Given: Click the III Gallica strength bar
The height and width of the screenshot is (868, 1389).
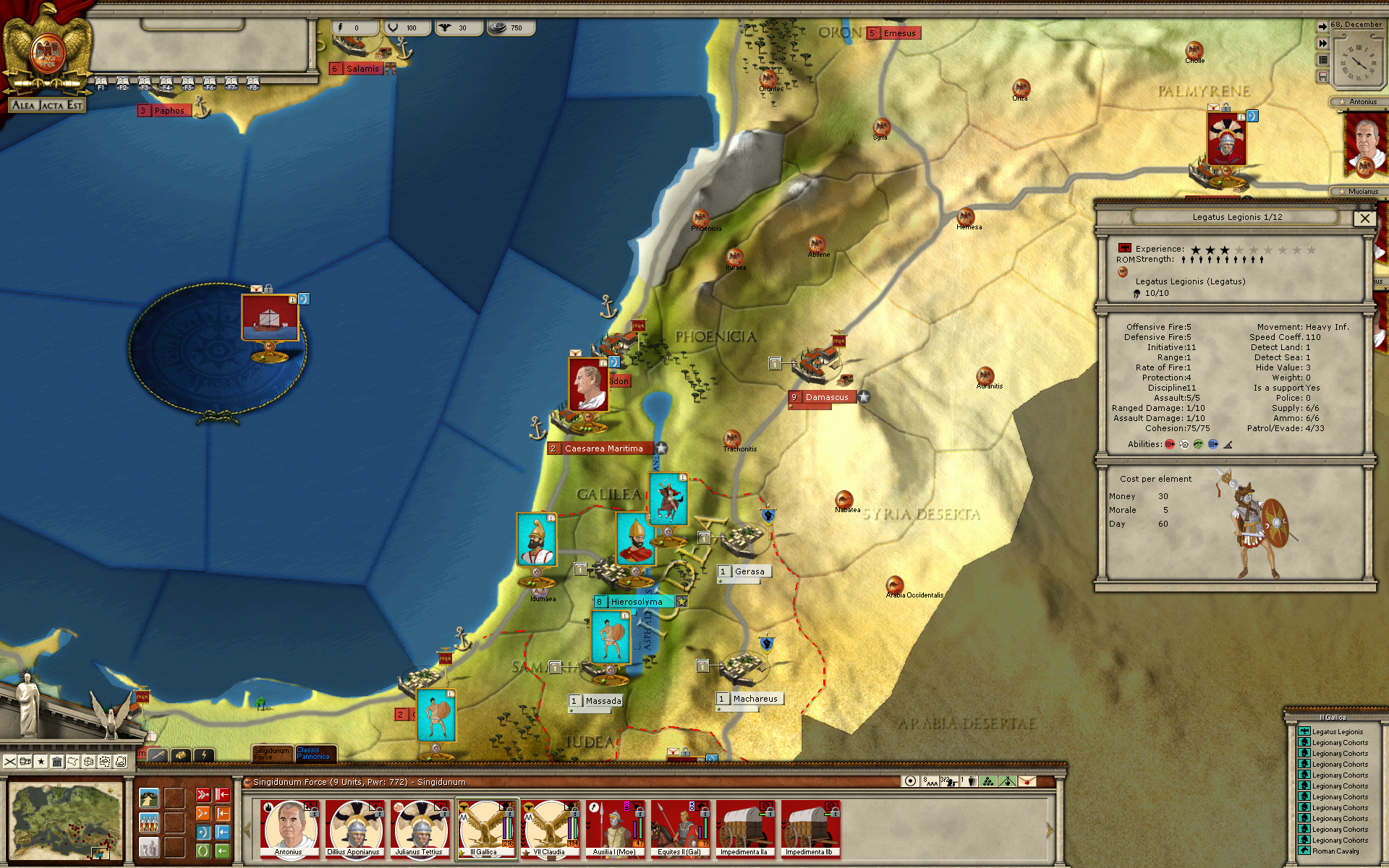Looking at the screenshot, I should coord(507,828).
